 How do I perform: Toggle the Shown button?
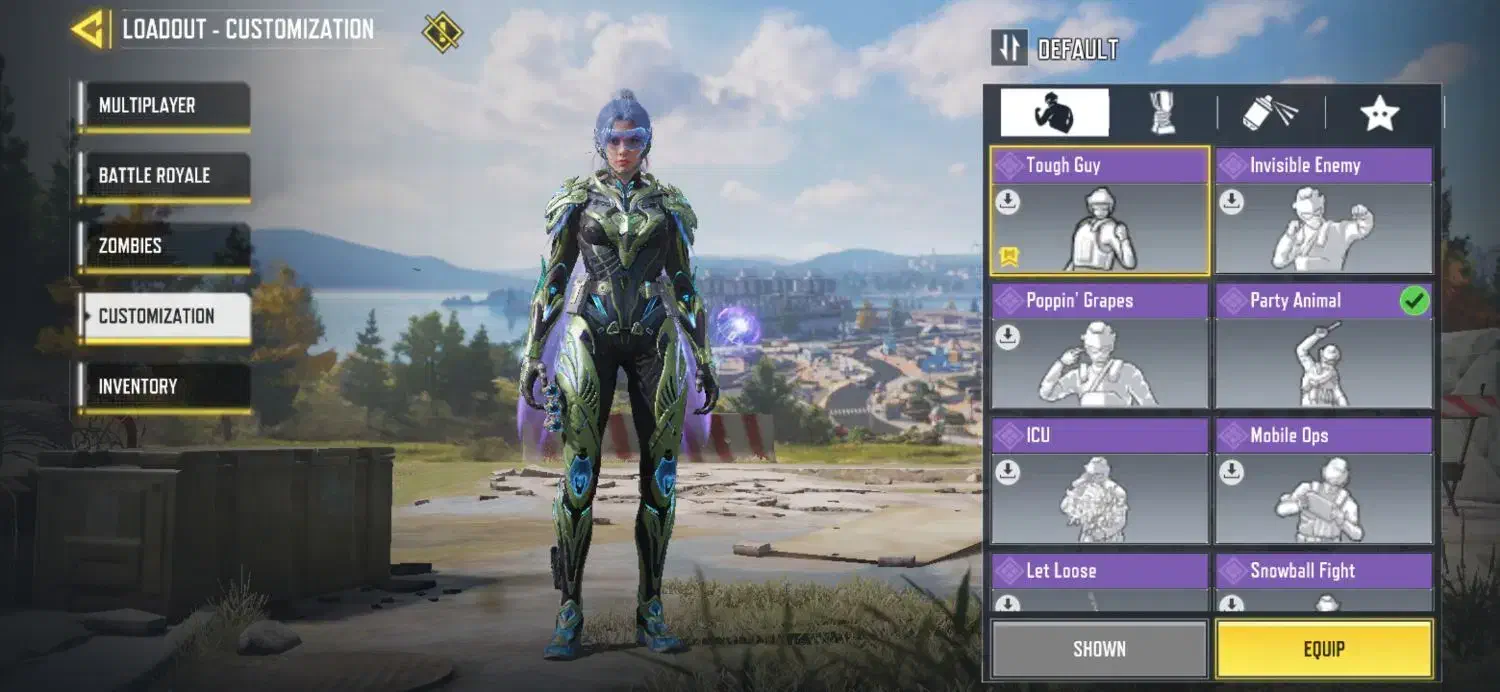tap(1099, 649)
